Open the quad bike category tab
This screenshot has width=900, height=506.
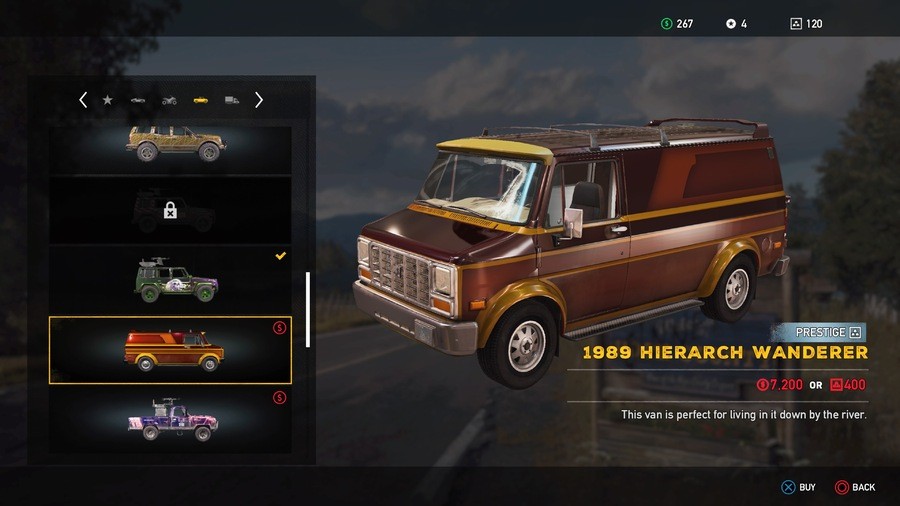coord(169,100)
